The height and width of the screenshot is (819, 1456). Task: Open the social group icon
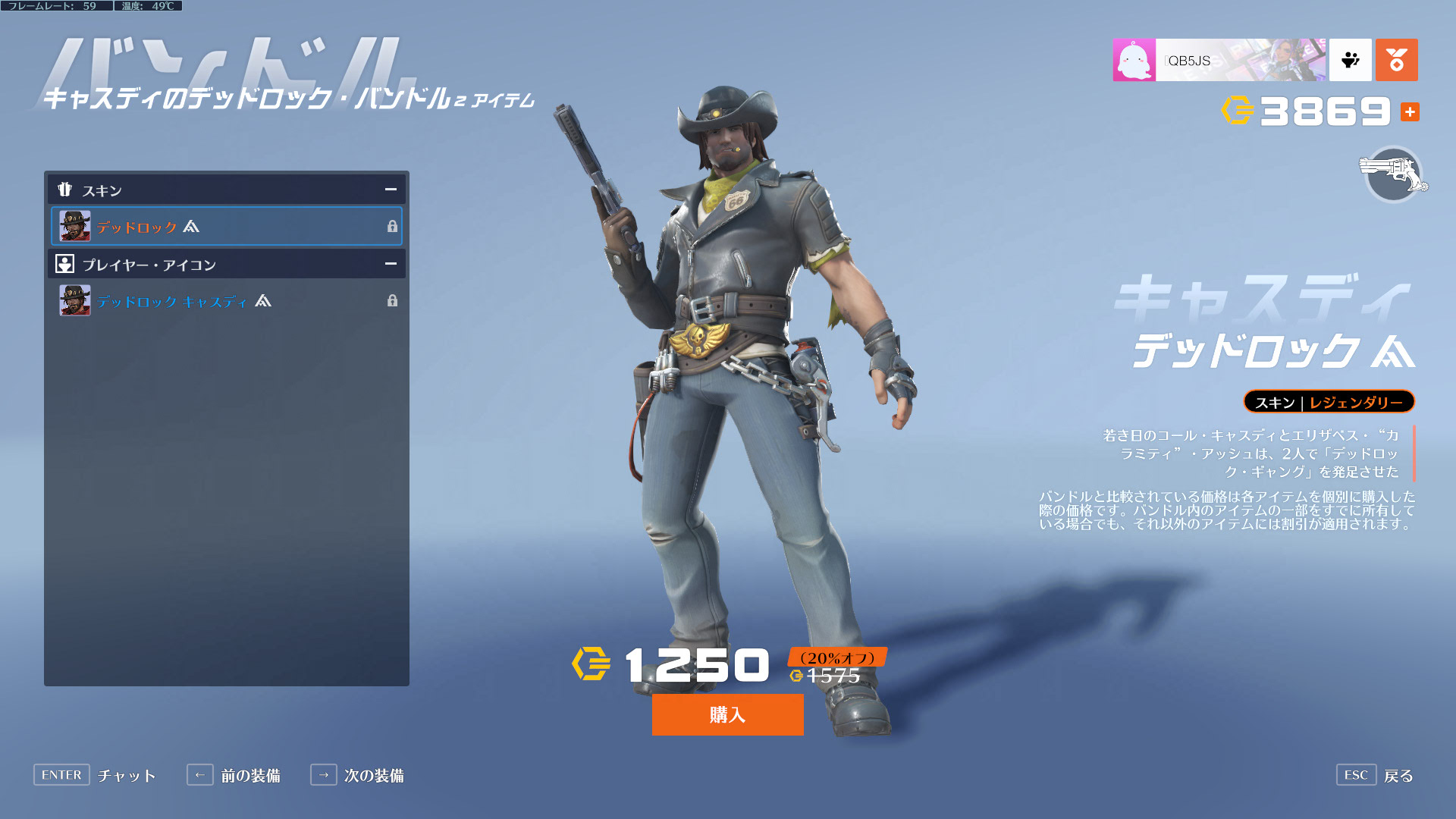pyautogui.click(x=1350, y=60)
